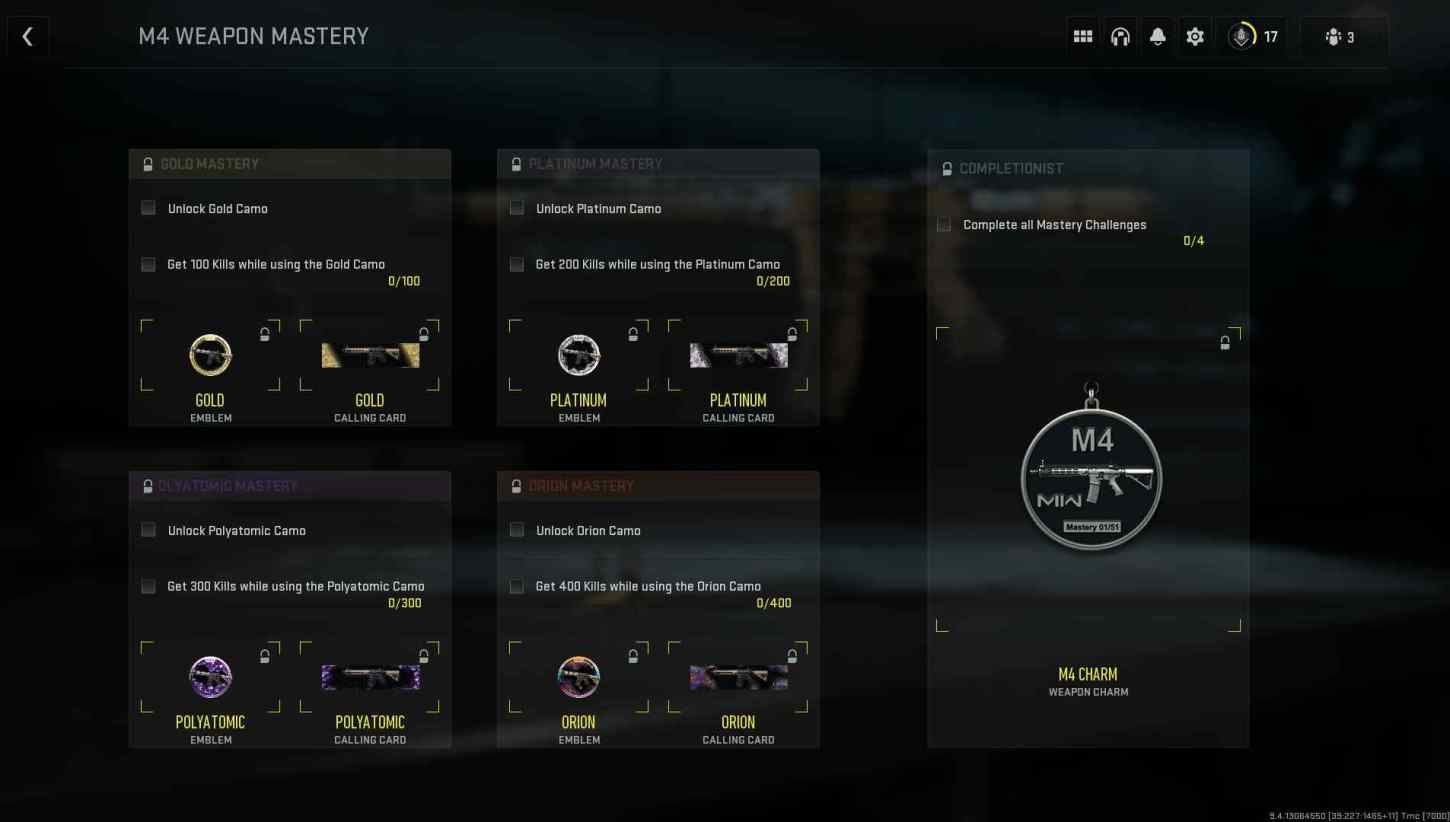Select the Gold Emblem preview
The height and width of the screenshot is (822, 1450).
click(210, 355)
